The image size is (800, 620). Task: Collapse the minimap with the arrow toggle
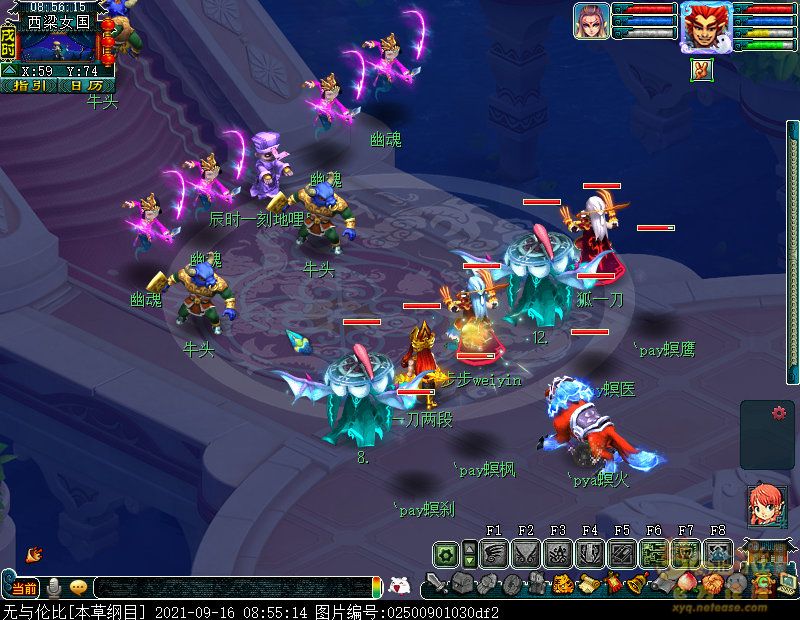[8, 71]
